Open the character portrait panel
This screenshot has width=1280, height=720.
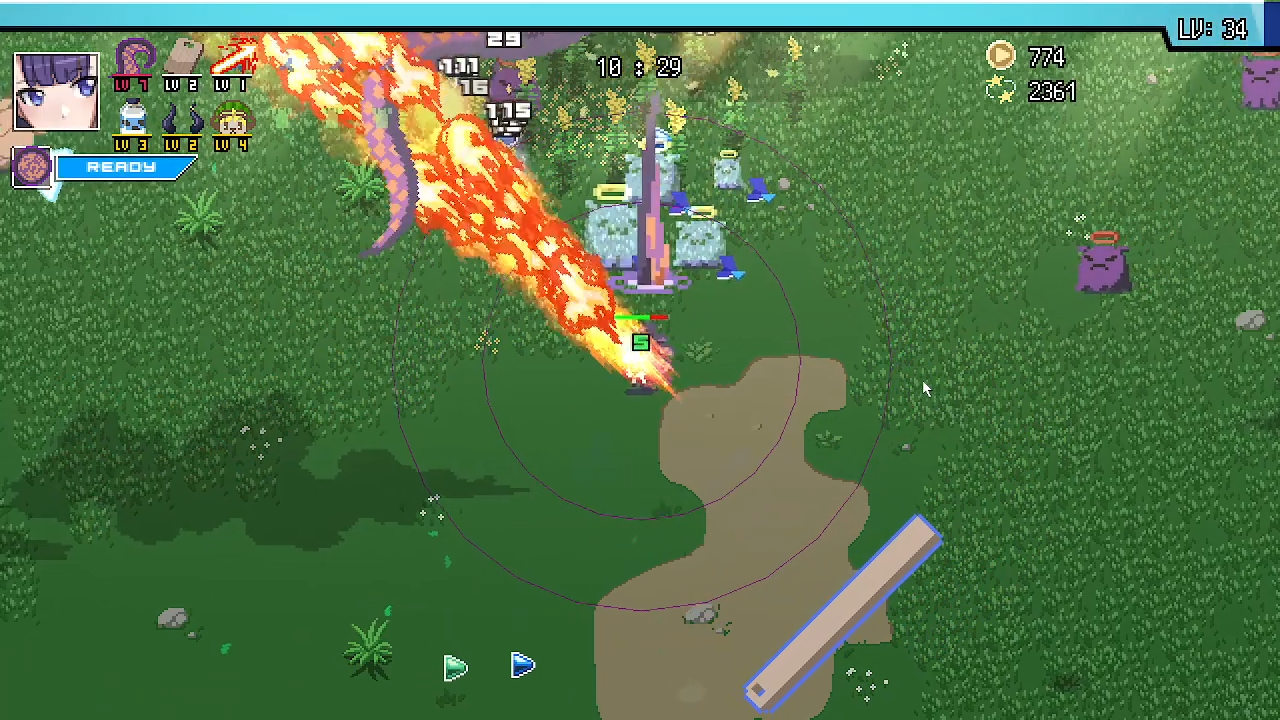click(x=56, y=91)
